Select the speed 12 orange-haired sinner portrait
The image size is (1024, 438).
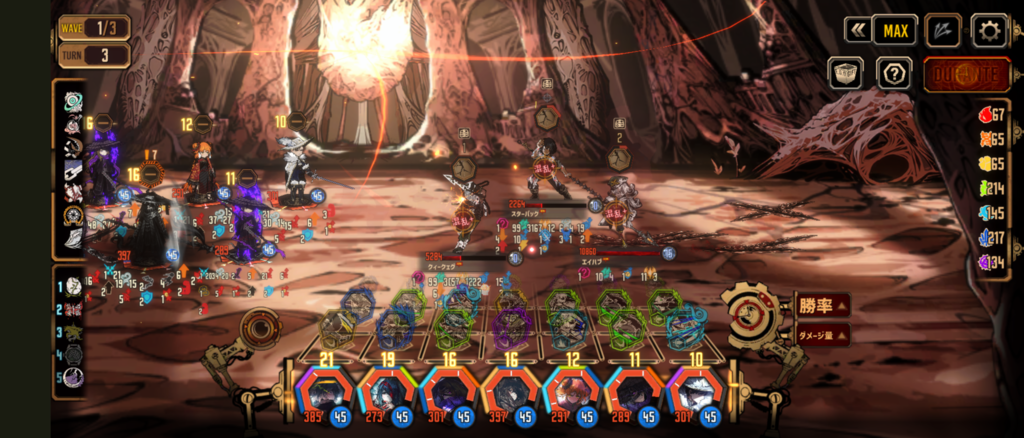(571, 393)
